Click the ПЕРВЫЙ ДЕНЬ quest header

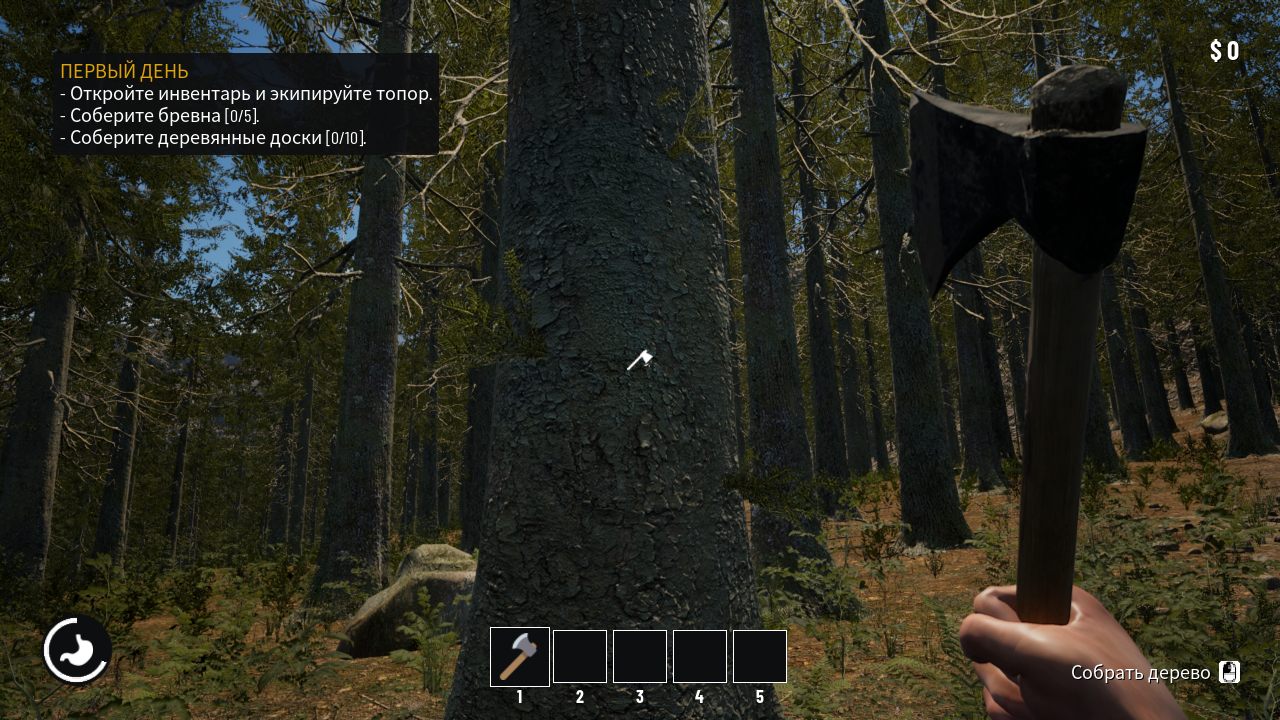[x=123, y=71]
